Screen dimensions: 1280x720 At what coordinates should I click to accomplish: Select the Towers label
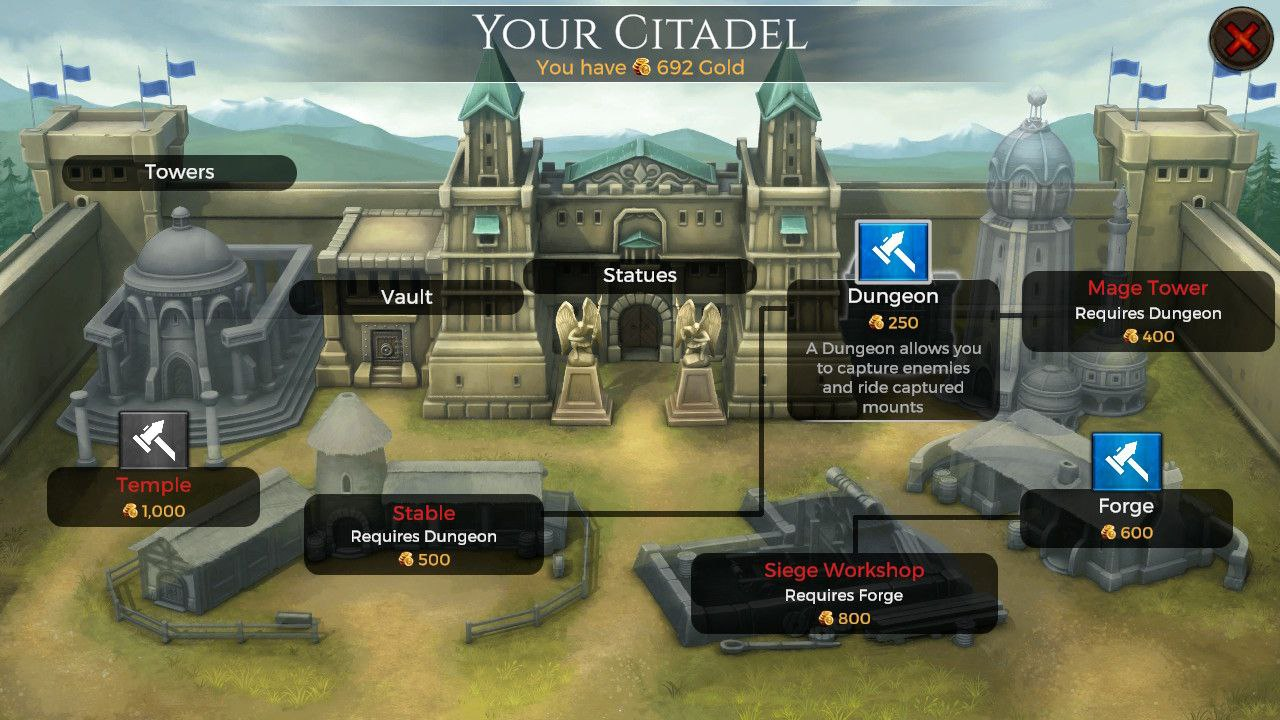tap(180, 172)
